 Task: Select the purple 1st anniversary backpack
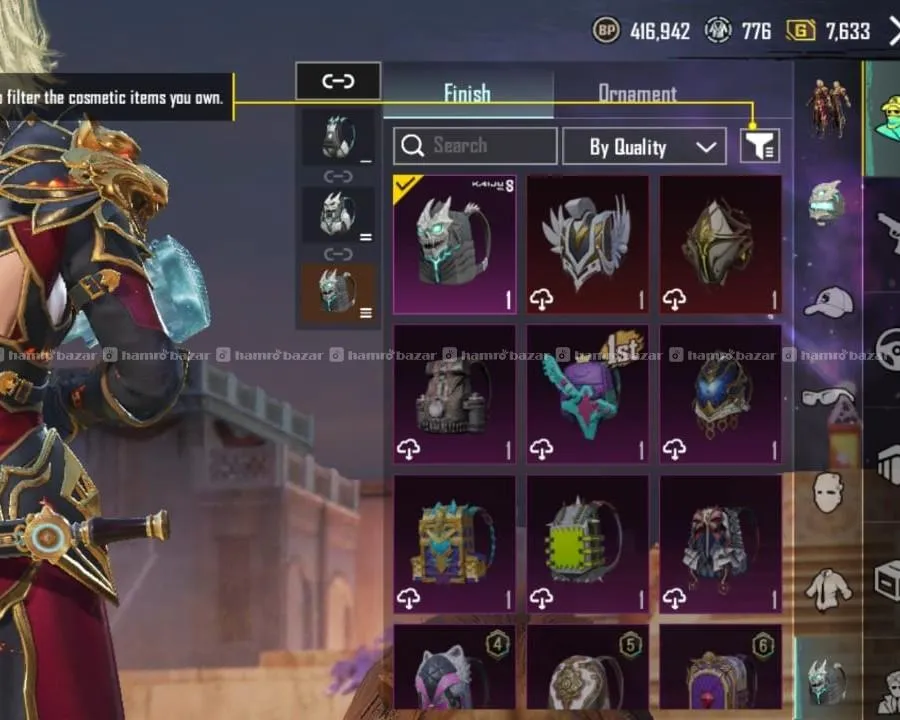(x=587, y=394)
